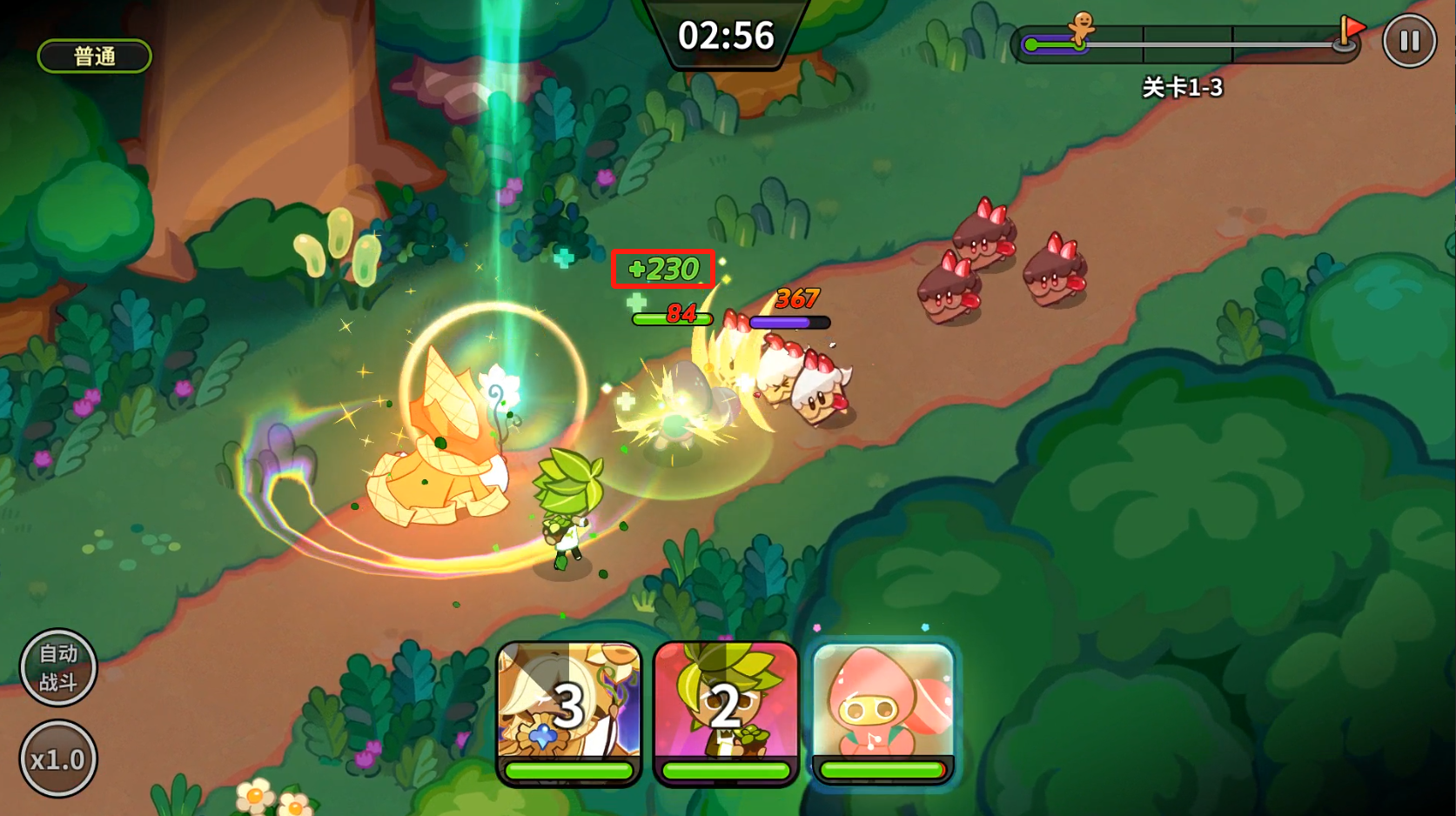This screenshot has height=816, width=1456.
Task: Pause the battle
Action: click(1409, 41)
